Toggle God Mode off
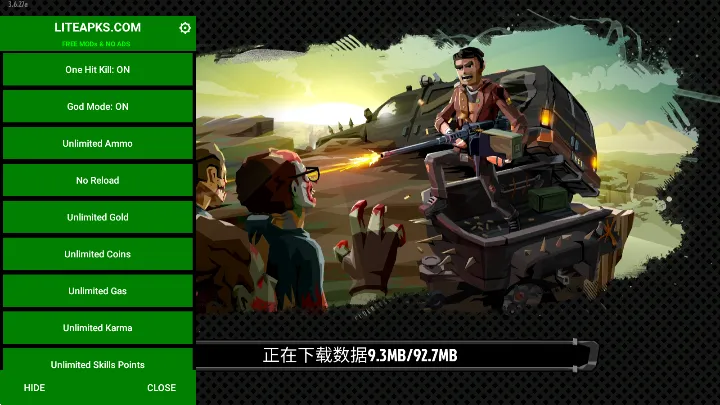This screenshot has width=720, height=405. click(x=98, y=107)
